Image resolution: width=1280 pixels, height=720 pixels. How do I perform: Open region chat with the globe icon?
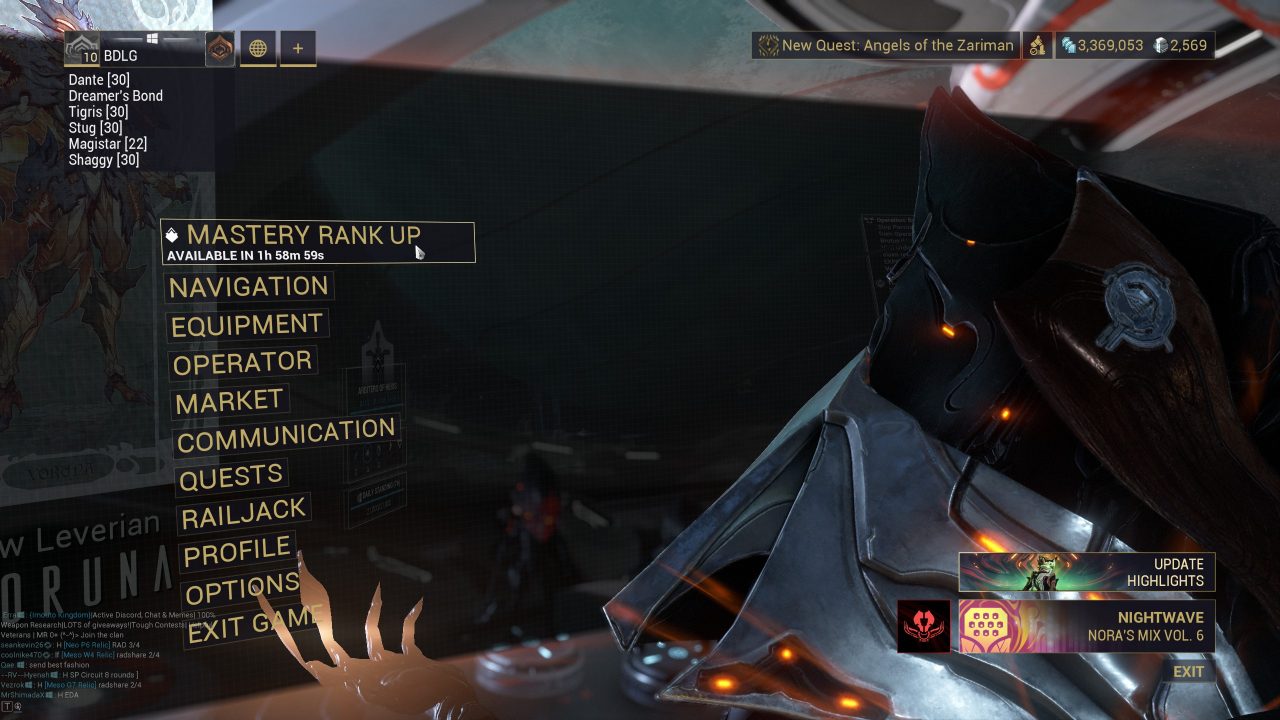pos(259,49)
